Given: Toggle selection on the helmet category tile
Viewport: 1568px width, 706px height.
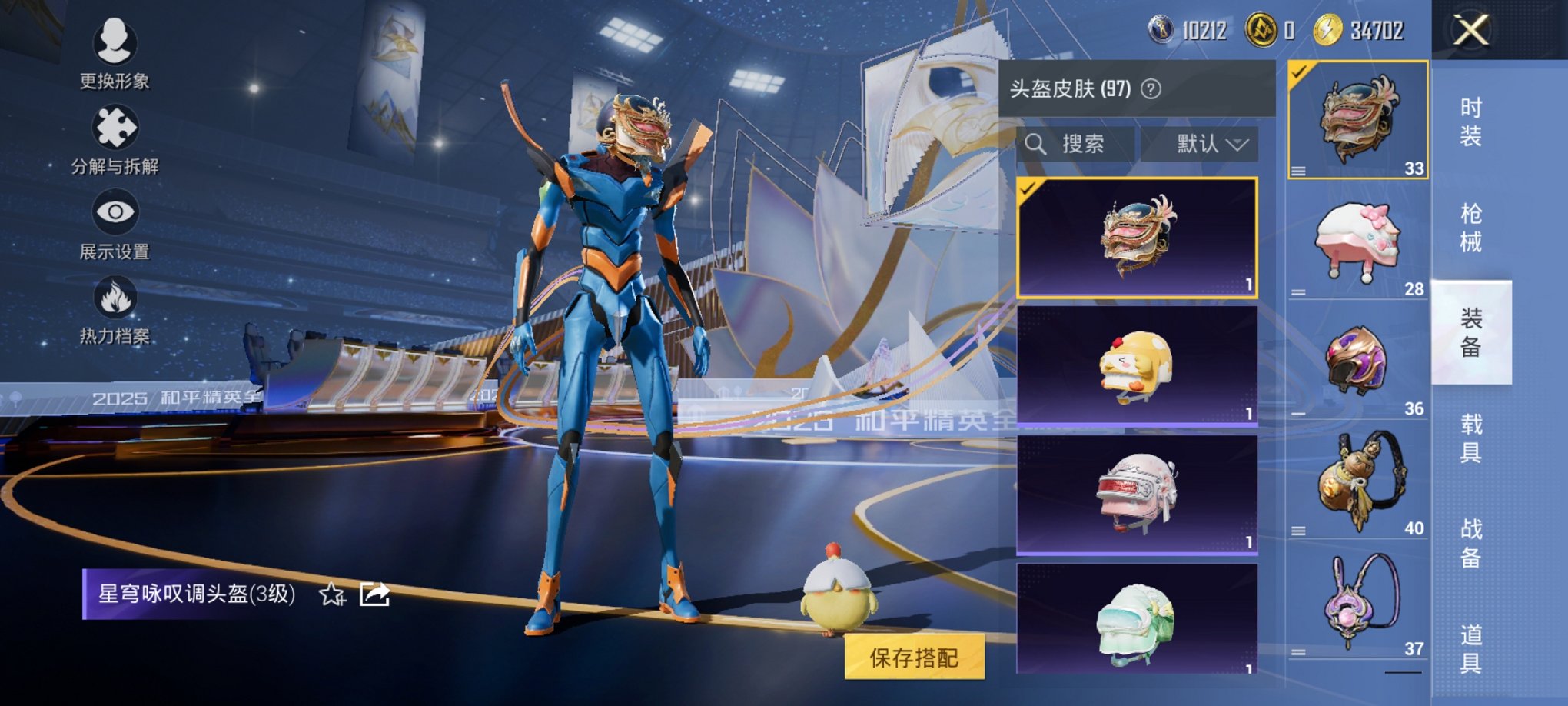Looking at the screenshot, I should click(x=1299, y=71).
